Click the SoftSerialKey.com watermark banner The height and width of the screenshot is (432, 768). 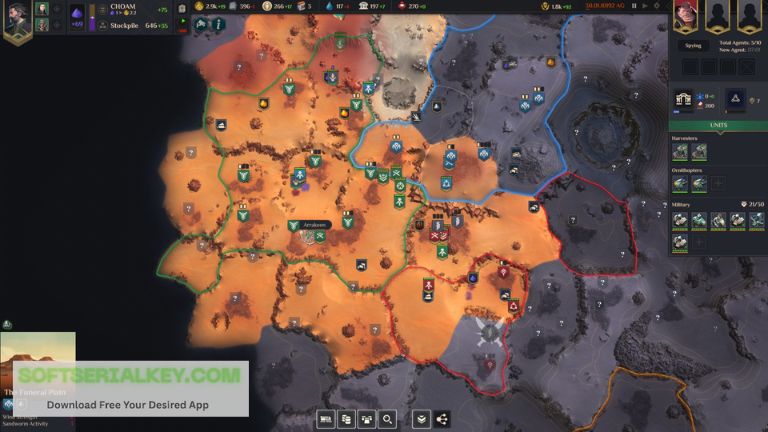pos(124,387)
